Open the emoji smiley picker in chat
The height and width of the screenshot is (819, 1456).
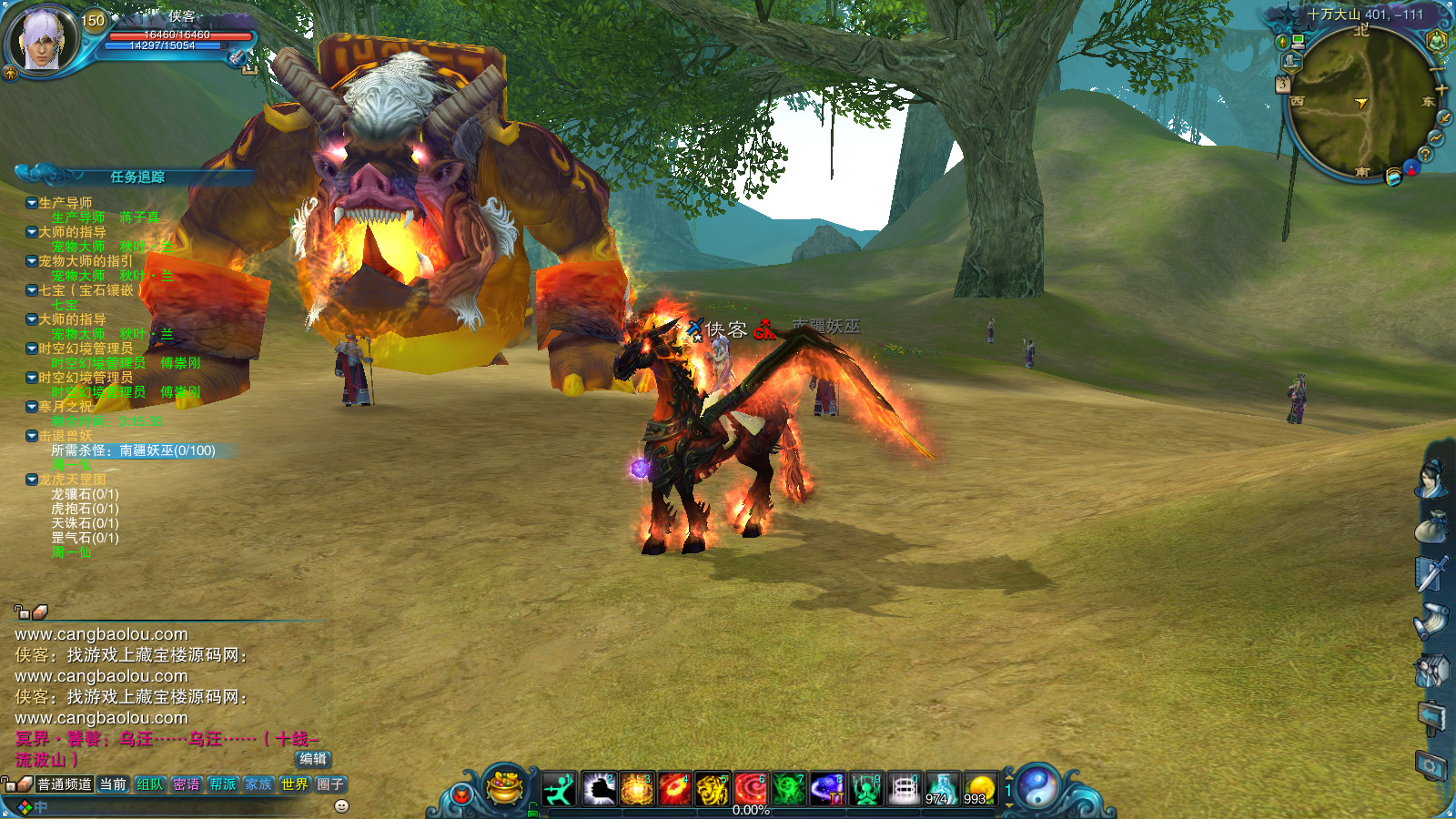pyautogui.click(x=342, y=806)
